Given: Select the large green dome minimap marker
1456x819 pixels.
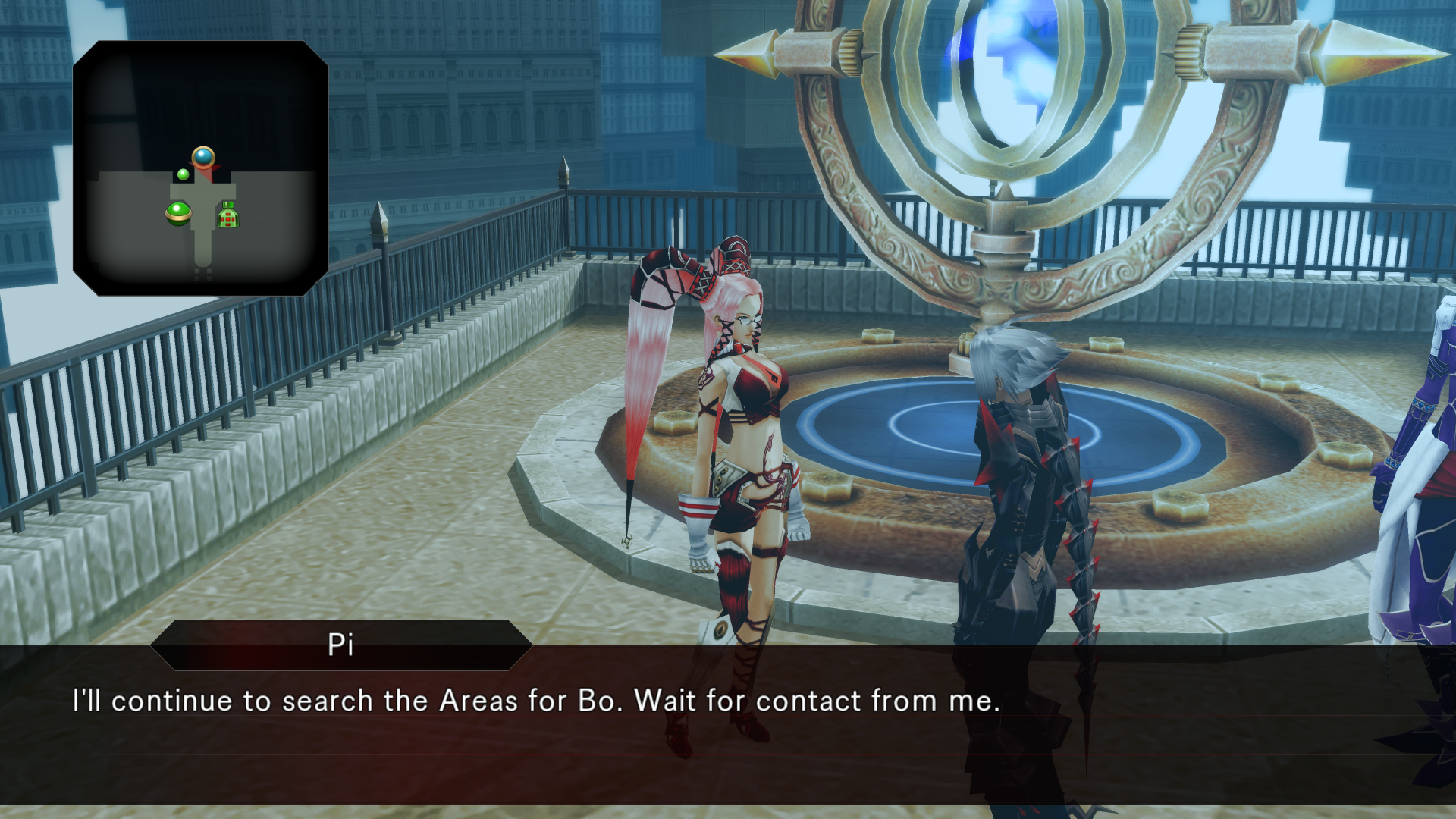Looking at the screenshot, I should 178,213.
